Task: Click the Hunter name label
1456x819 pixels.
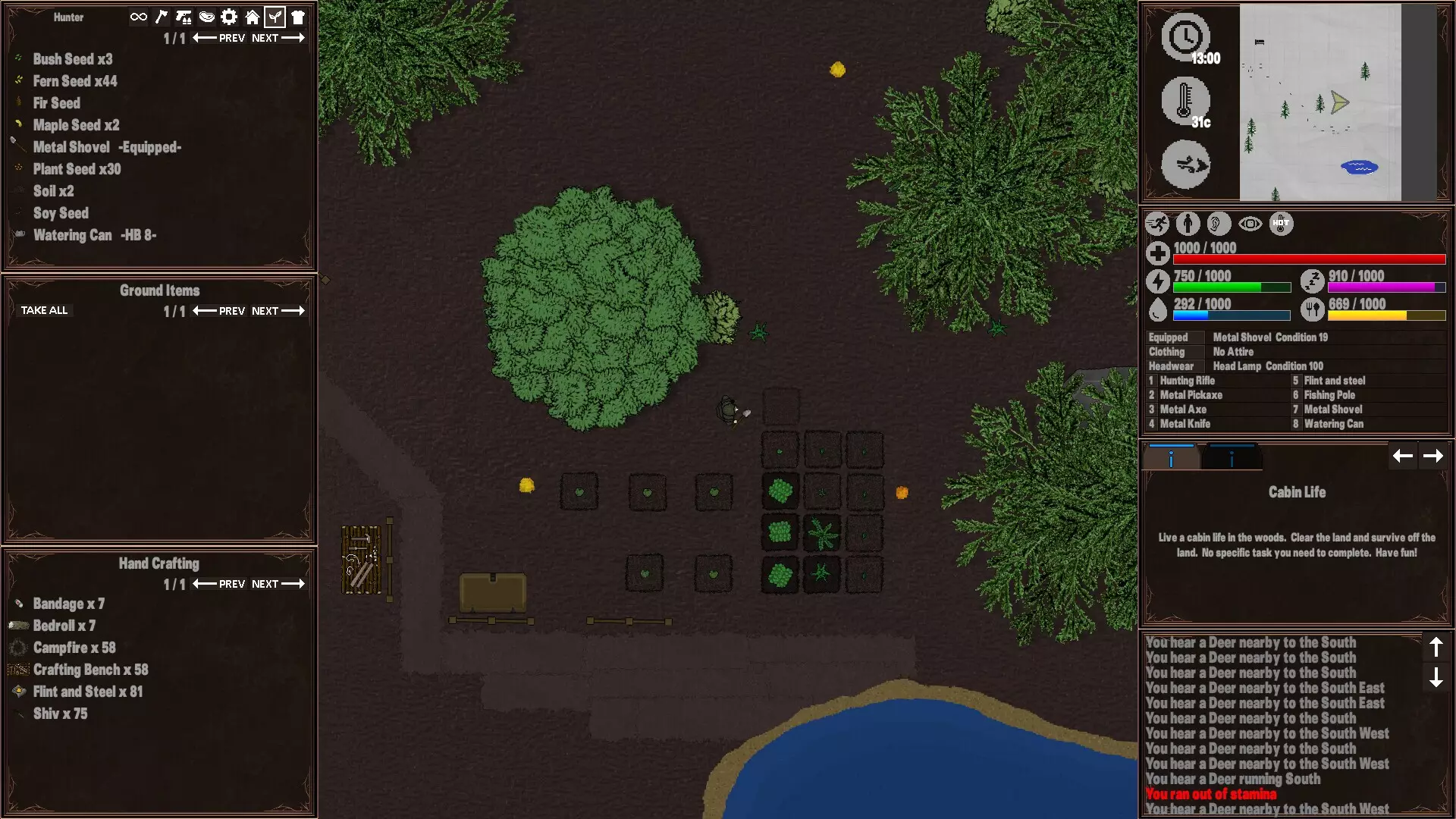Action: (68, 17)
